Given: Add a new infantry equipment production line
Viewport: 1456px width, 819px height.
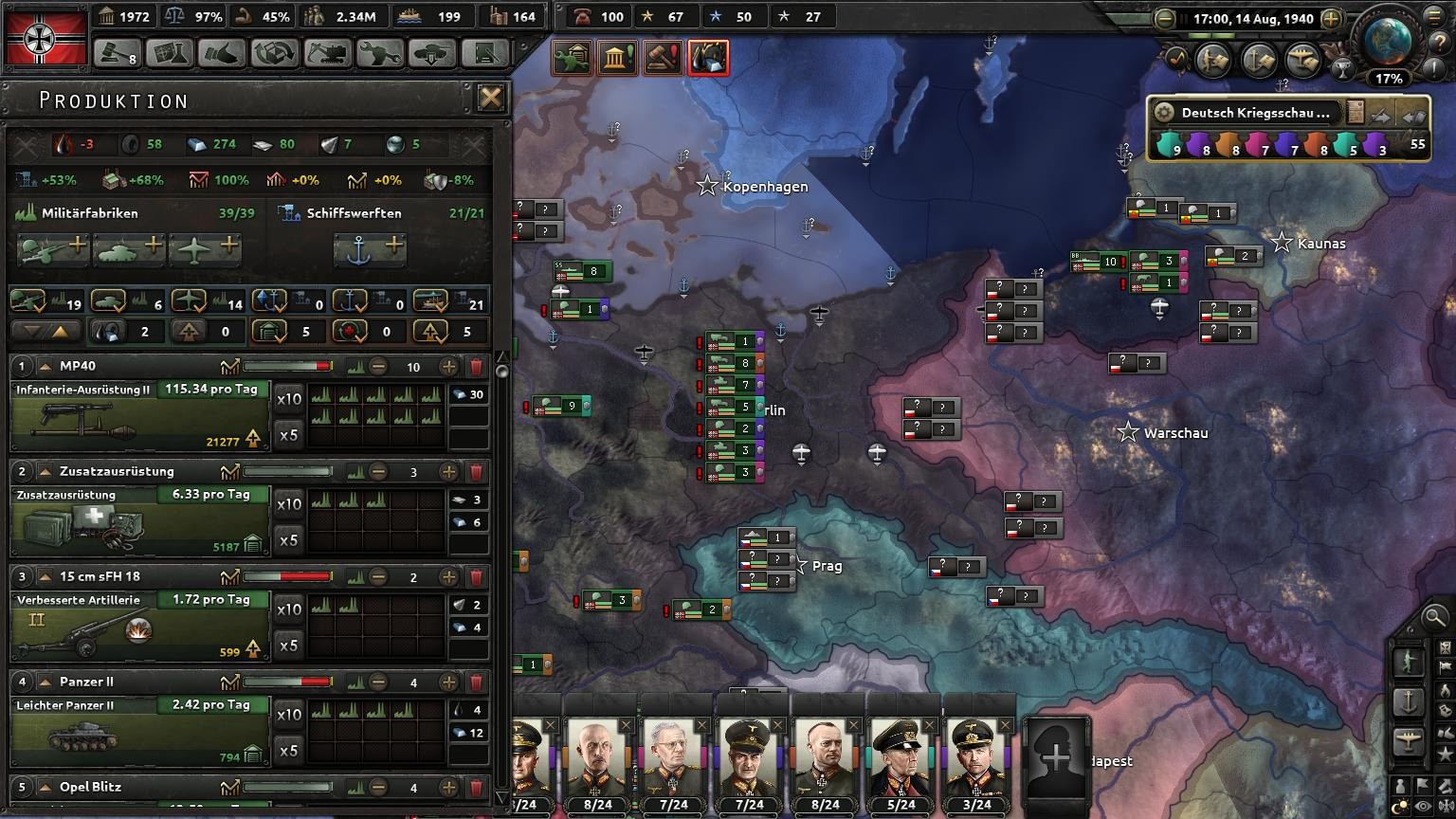Looking at the screenshot, I should tap(53, 248).
